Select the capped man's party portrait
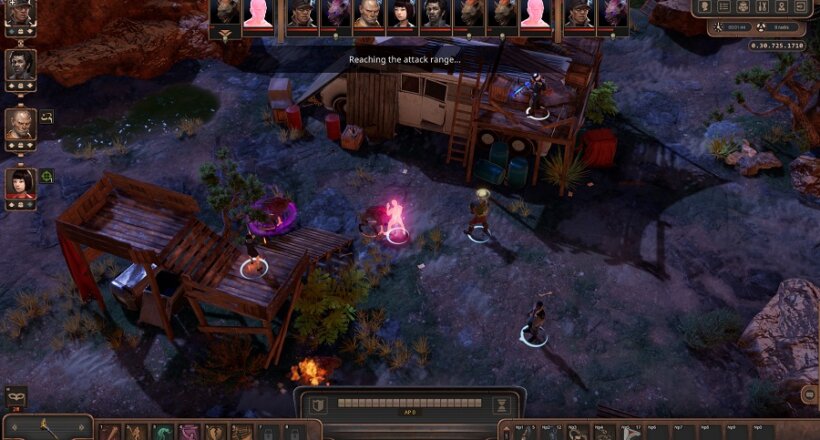The height and width of the screenshot is (440, 820). pyautogui.click(x=20, y=11)
